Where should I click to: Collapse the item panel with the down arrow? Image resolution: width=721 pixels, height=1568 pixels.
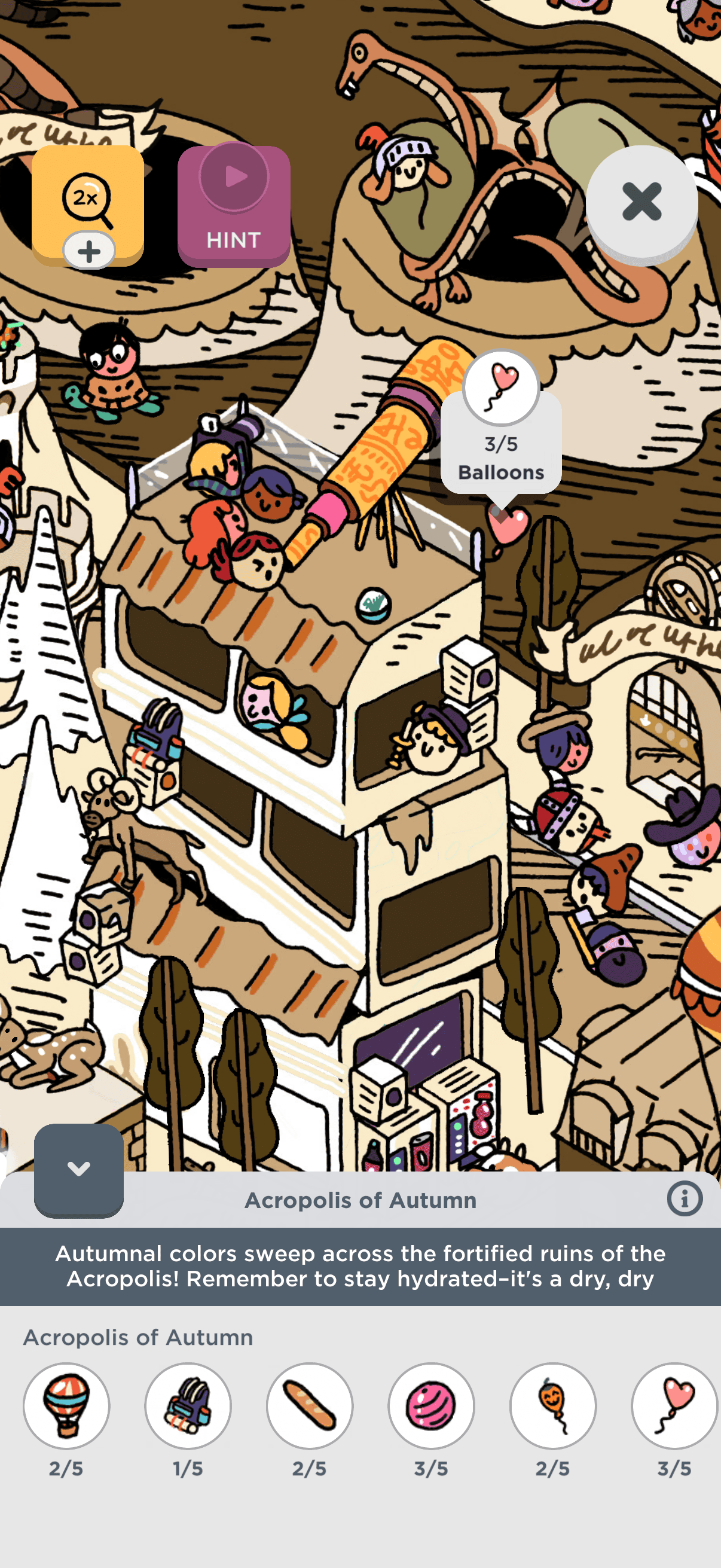tap(78, 1169)
